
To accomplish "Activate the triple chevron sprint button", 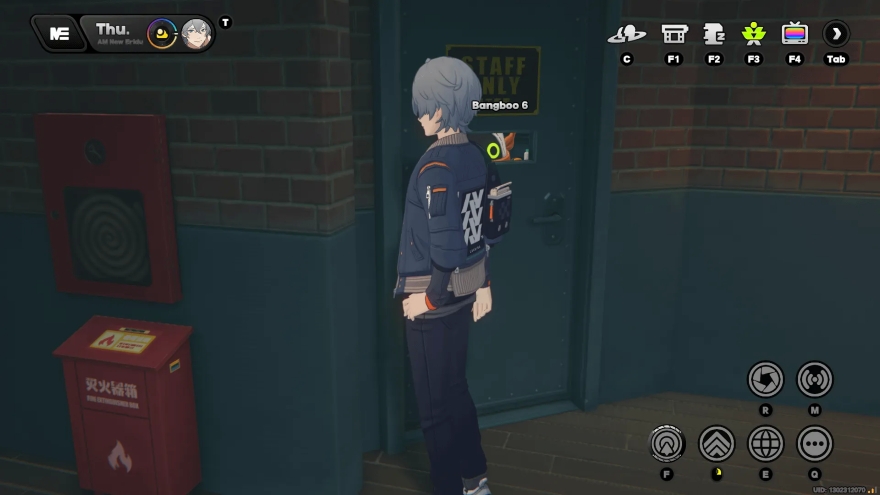I will click(x=716, y=443).
